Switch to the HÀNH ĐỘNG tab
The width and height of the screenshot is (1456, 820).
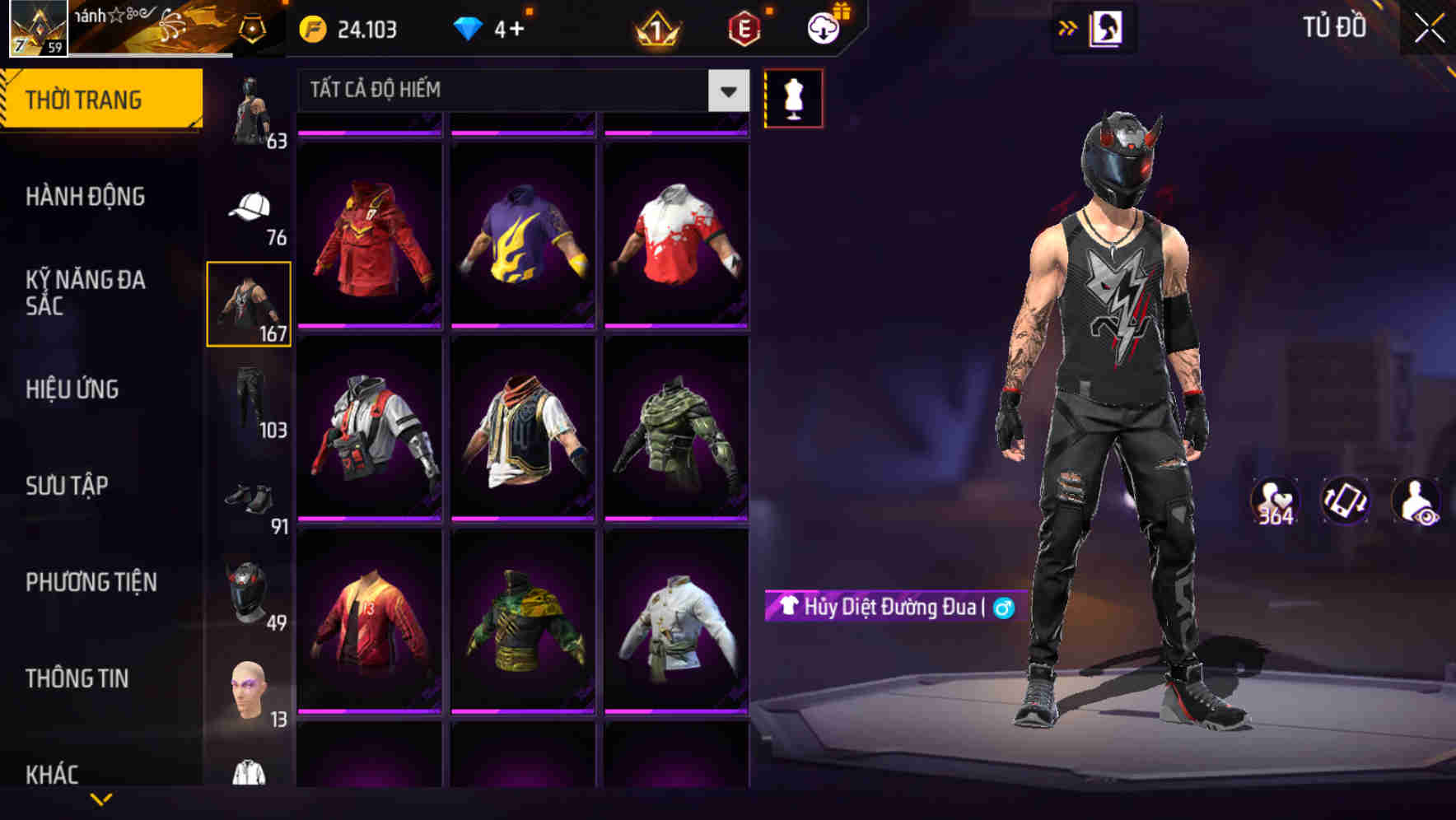click(x=86, y=196)
